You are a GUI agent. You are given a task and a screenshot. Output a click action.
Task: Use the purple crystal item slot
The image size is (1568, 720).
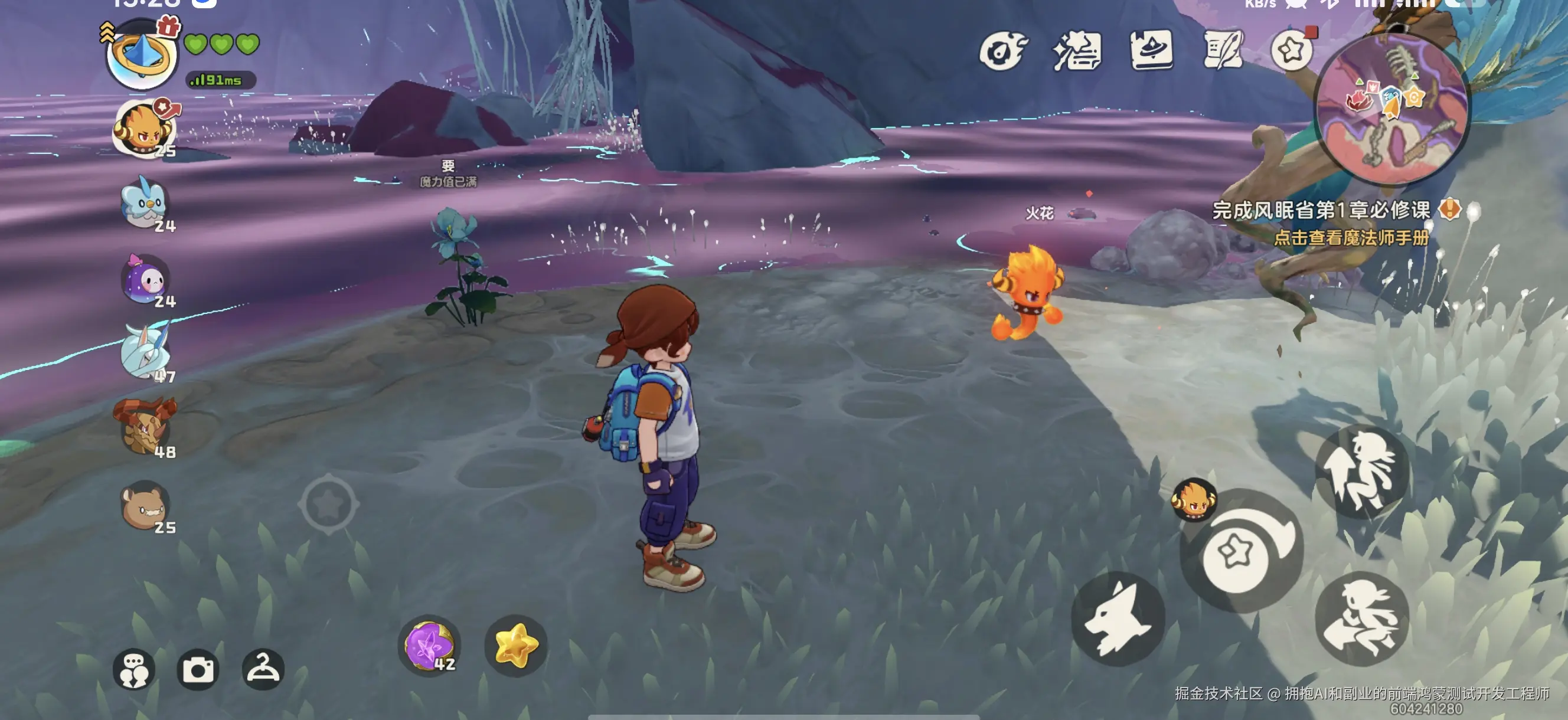429,645
